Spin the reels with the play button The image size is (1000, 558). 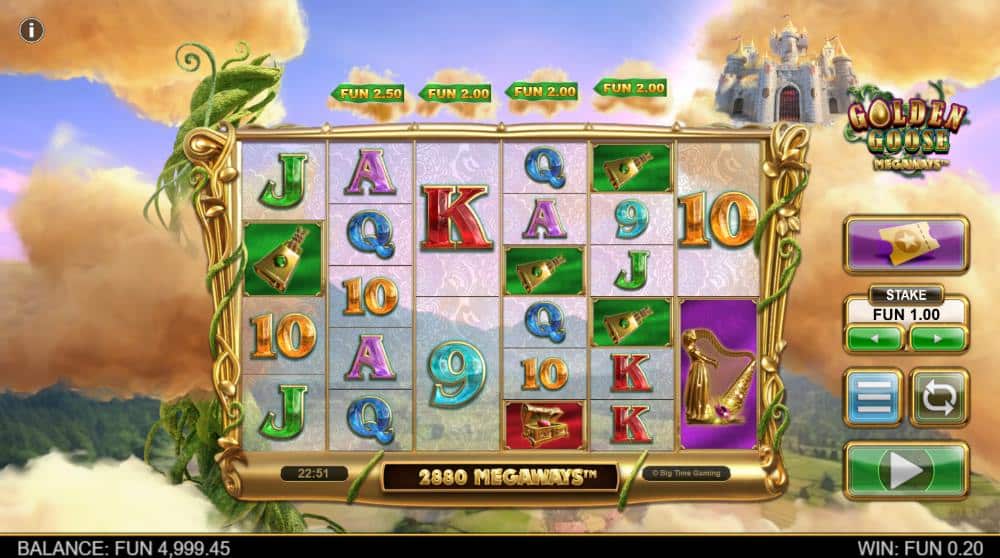[906, 470]
